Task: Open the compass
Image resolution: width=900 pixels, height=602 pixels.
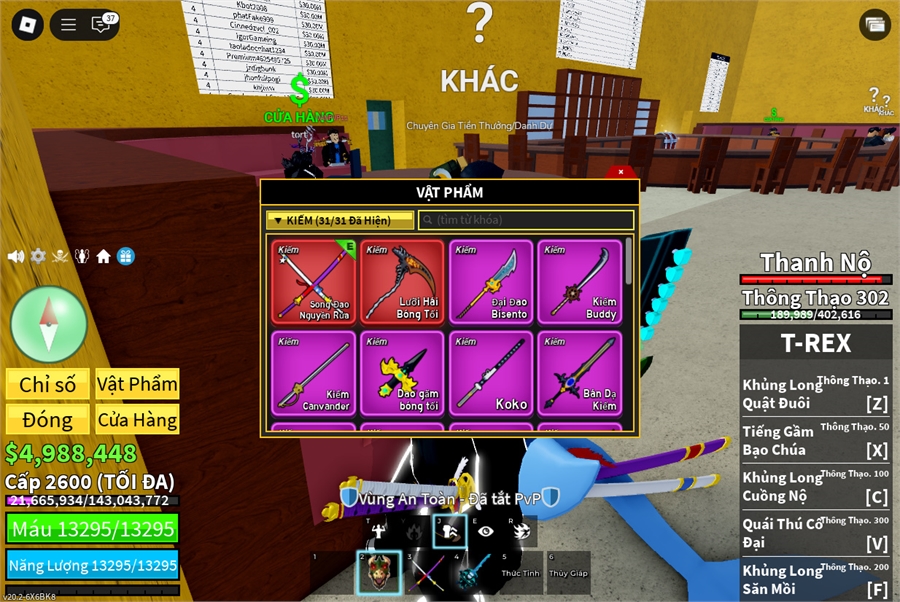Action: (48, 324)
